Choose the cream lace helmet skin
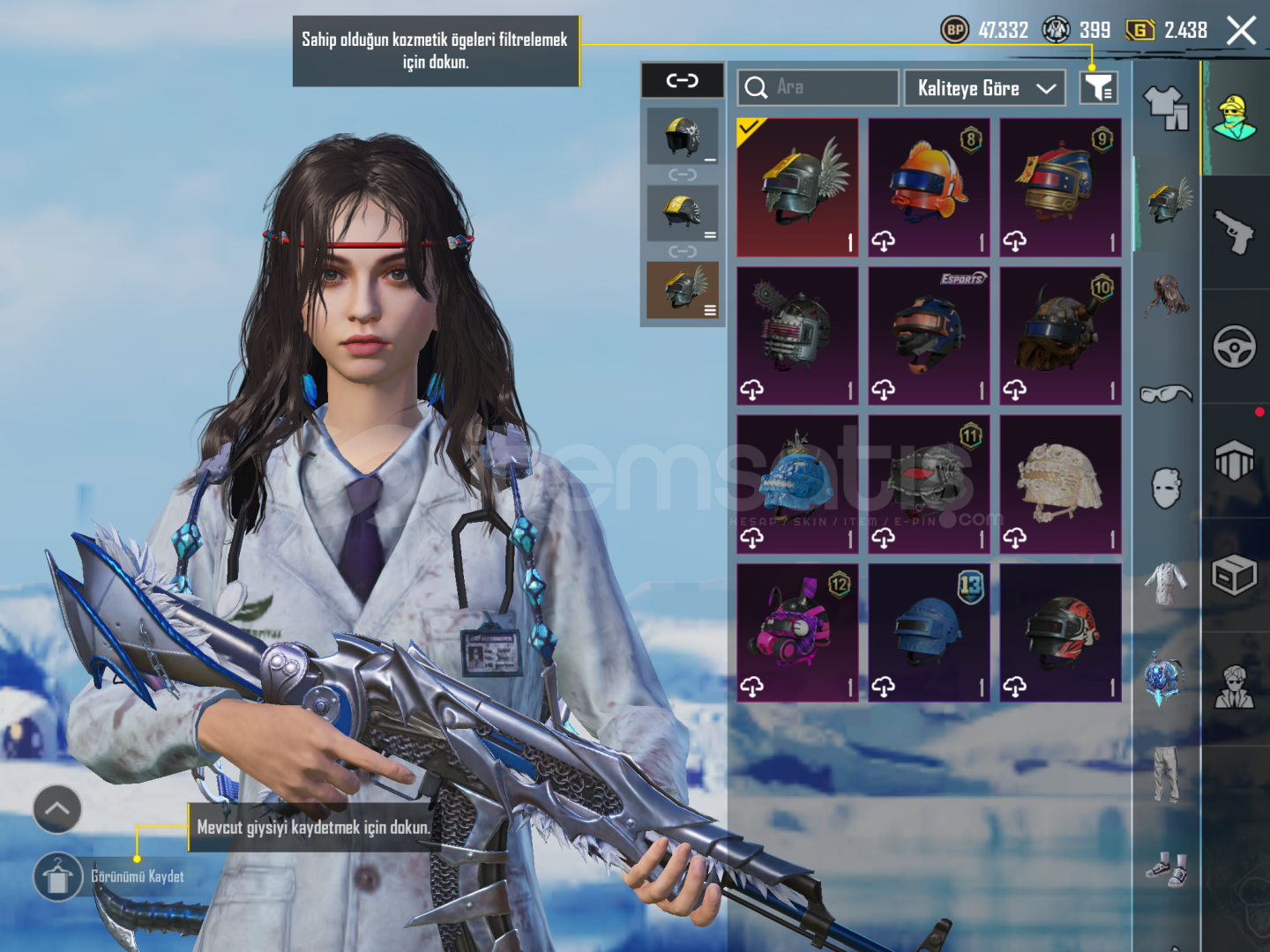The height and width of the screenshot is (952, 1270). click(1060, 484)
